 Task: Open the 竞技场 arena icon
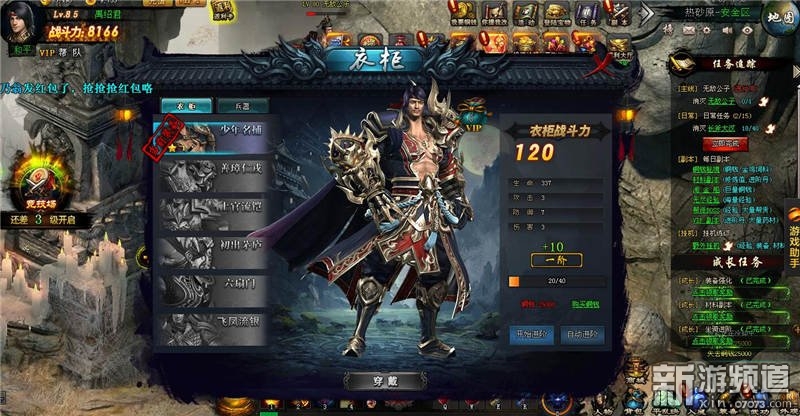point(37,183)
